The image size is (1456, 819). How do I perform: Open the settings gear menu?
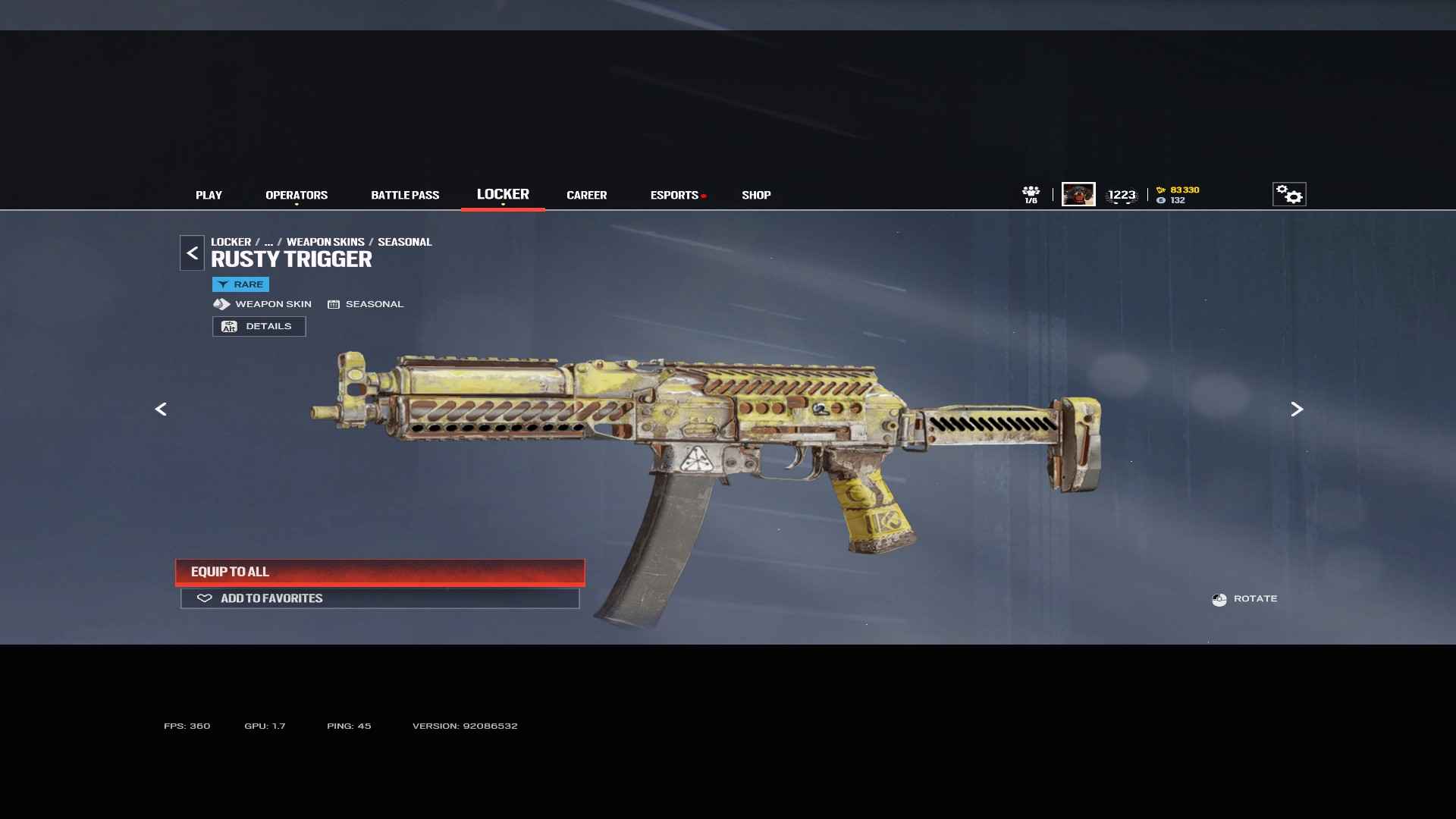[1289, 194]
